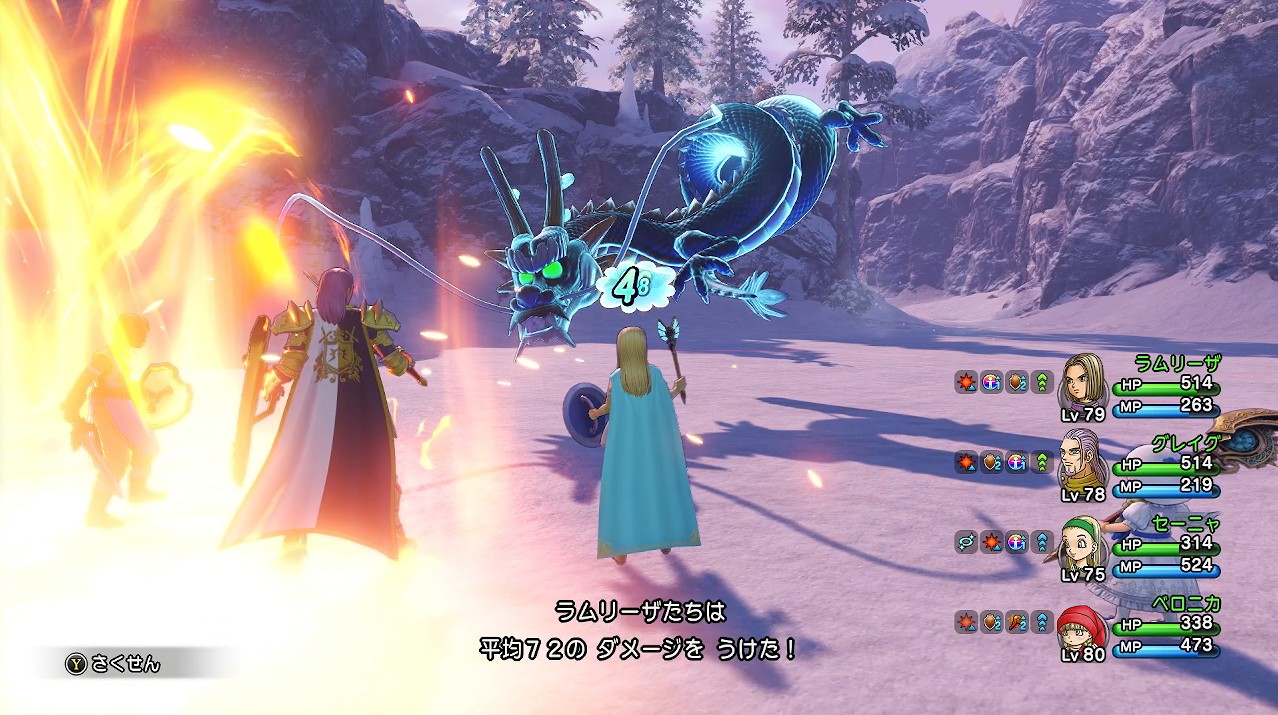
Task: Select セーニャ's Lv 75 portrait
Action: tap(1083, 541)
